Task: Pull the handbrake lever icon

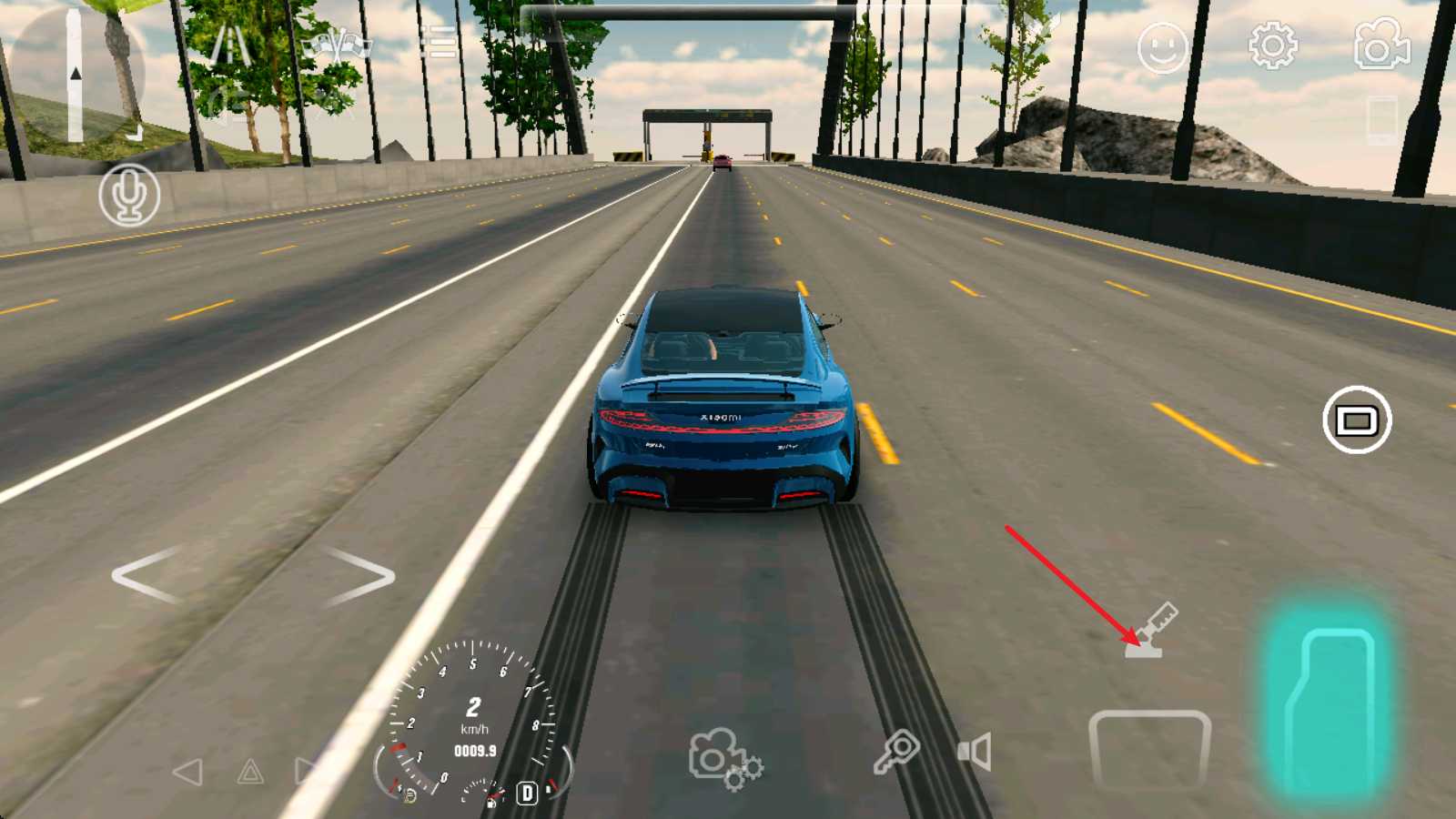Action: click(1152, 629)
